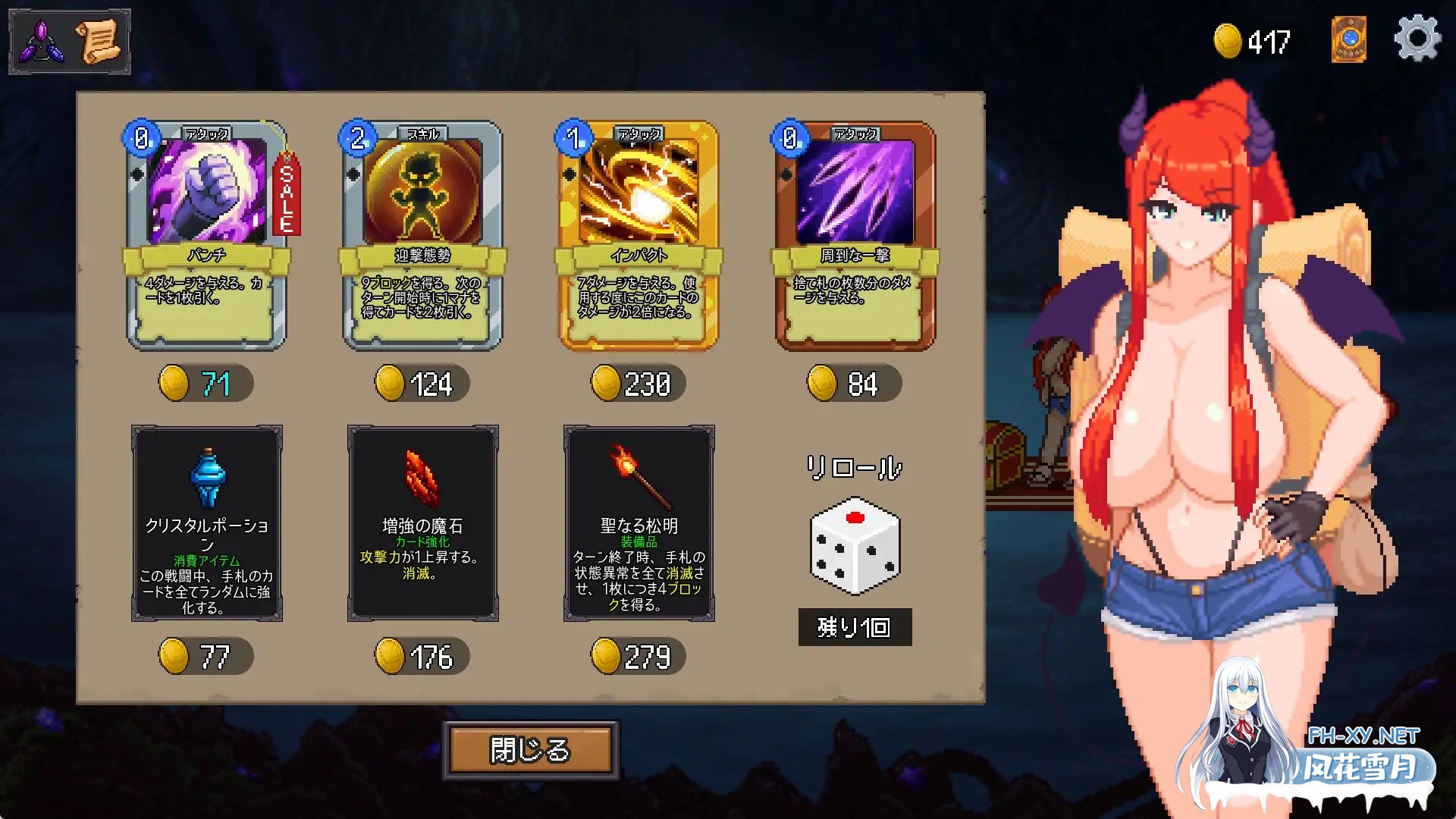Buy the クリスタルポーション consumable item

tap(207, 523)
